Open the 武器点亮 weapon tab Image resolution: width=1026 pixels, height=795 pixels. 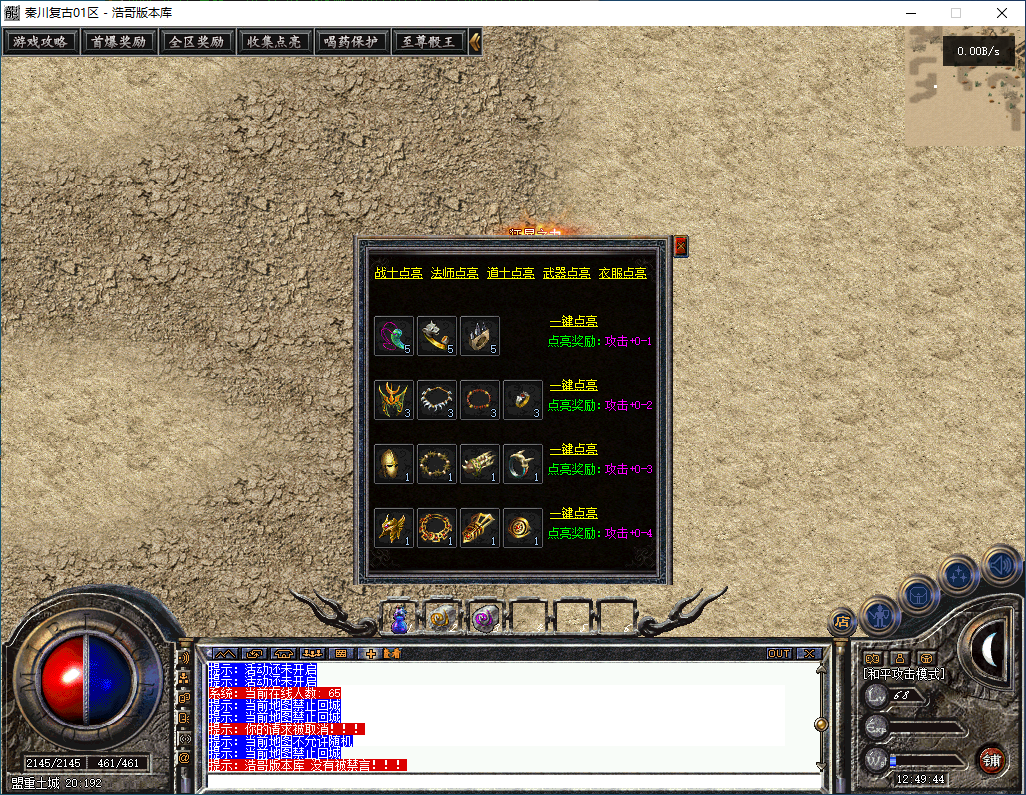[566, 273]
